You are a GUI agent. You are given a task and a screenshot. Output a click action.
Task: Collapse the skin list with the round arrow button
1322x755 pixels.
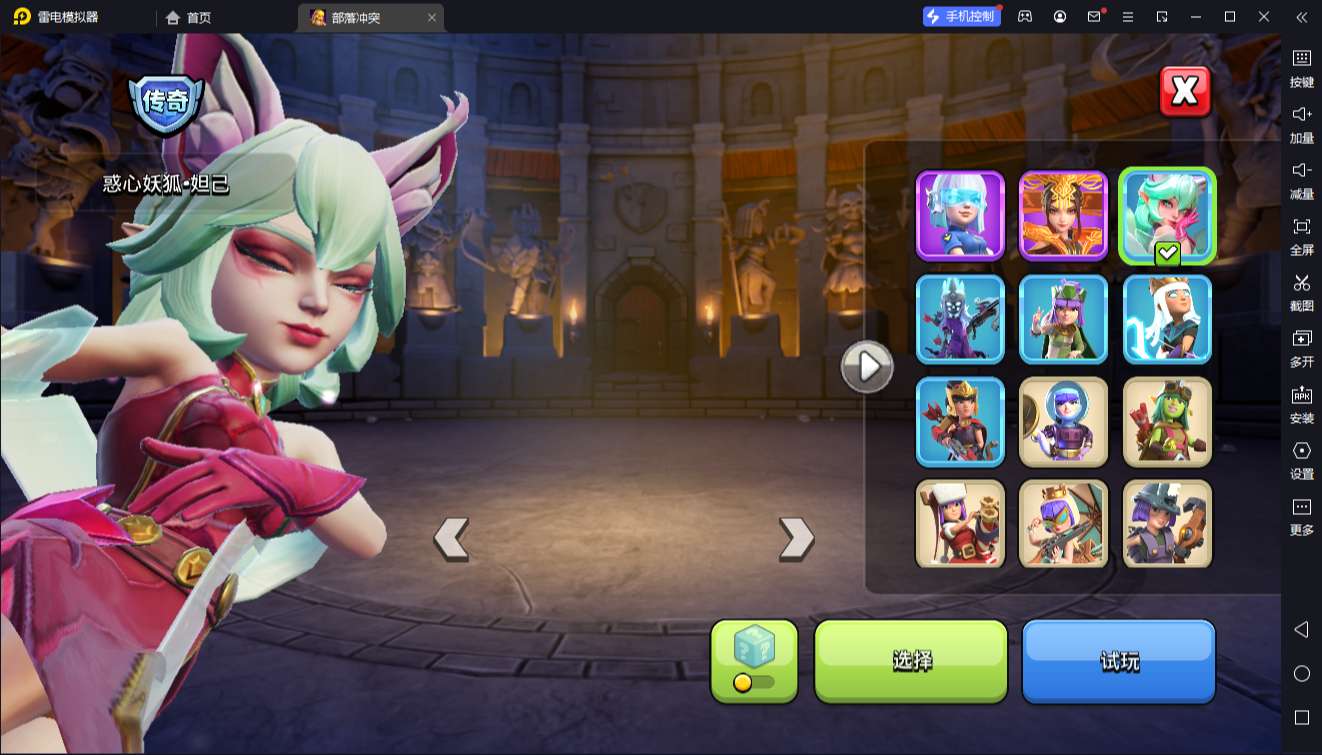click(866, 368)
